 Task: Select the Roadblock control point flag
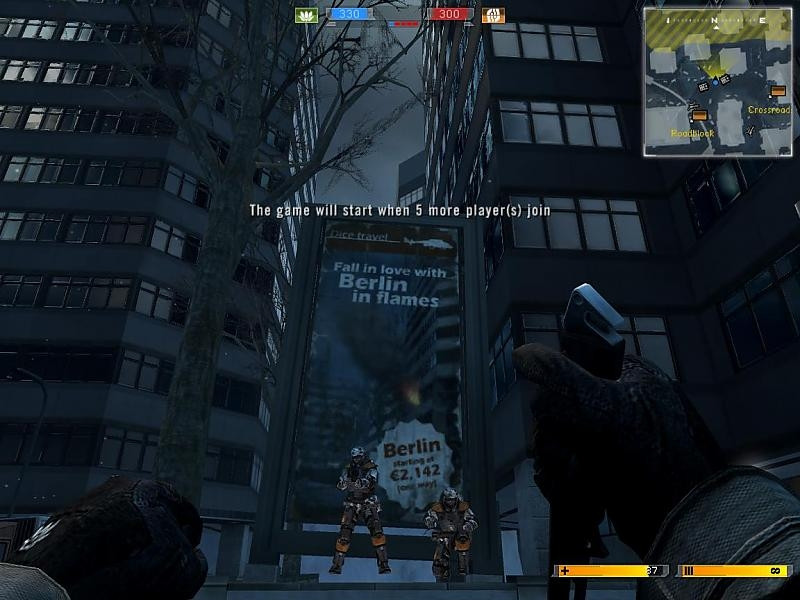(698, 115)
